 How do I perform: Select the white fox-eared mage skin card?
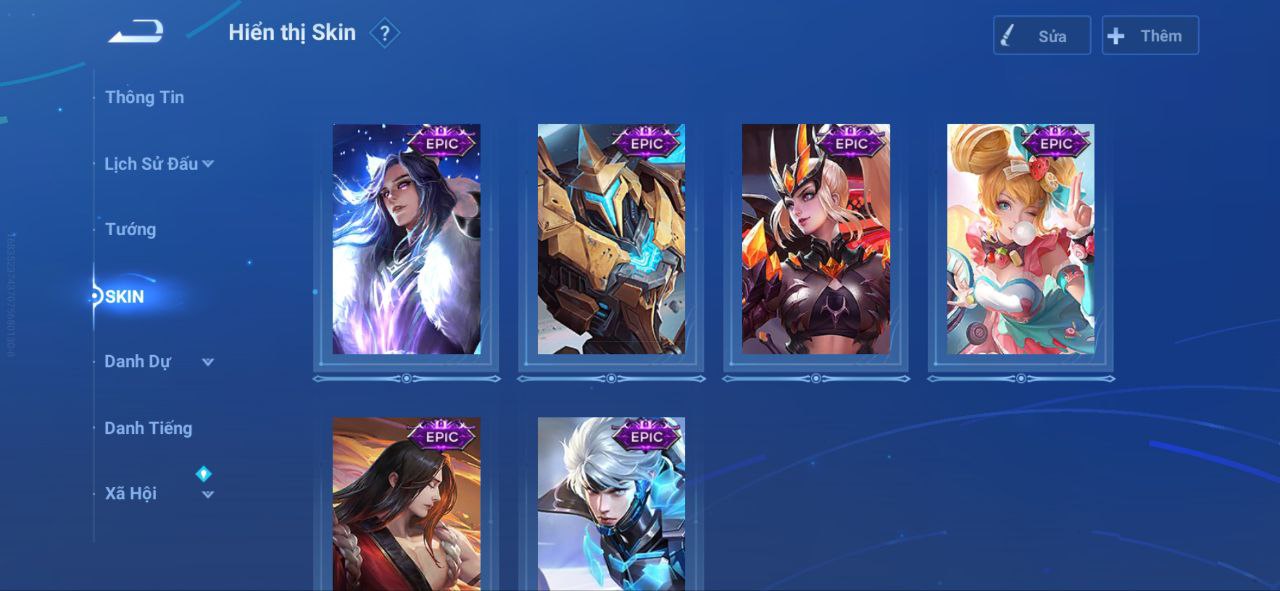[x=406, y=240]
